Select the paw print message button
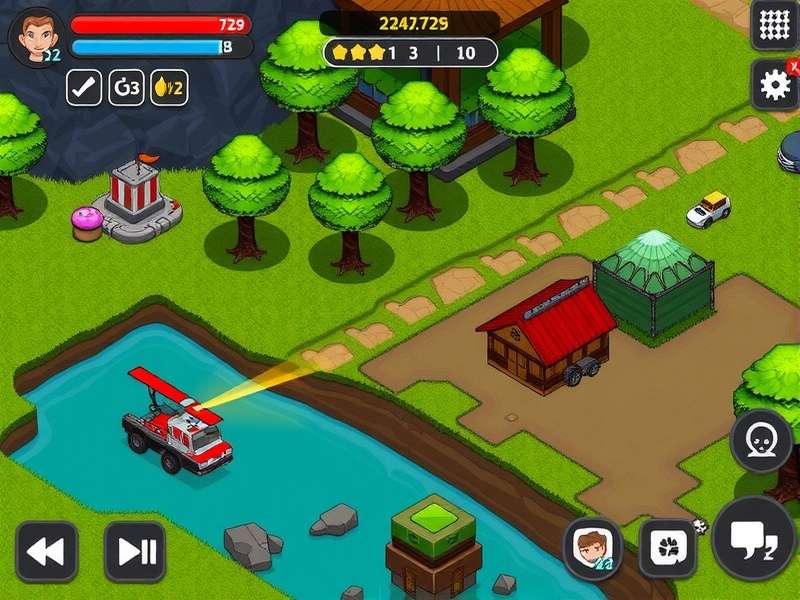The width and height of the screenshot is (800, 600). coord(667,548)
